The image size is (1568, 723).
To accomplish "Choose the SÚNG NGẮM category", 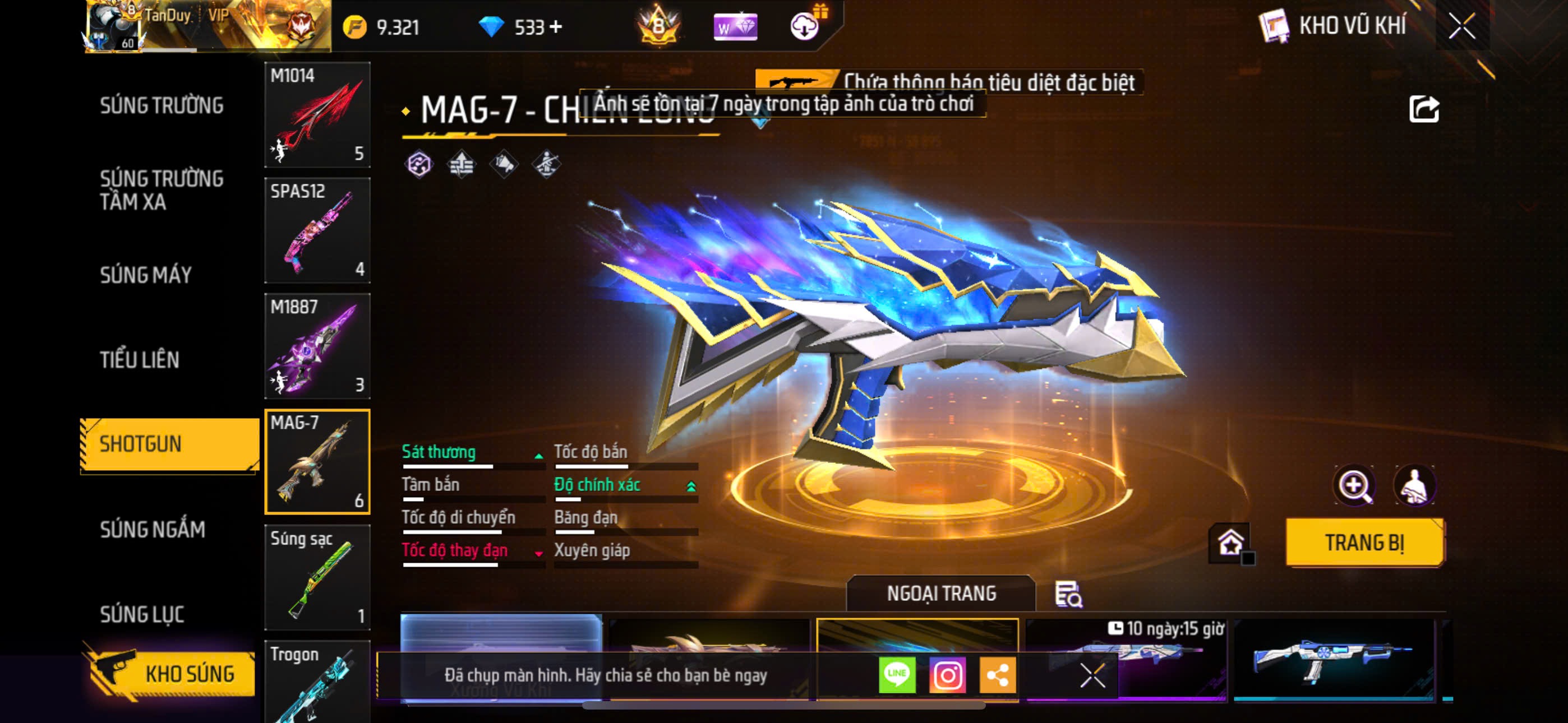I will pos(152,530).
